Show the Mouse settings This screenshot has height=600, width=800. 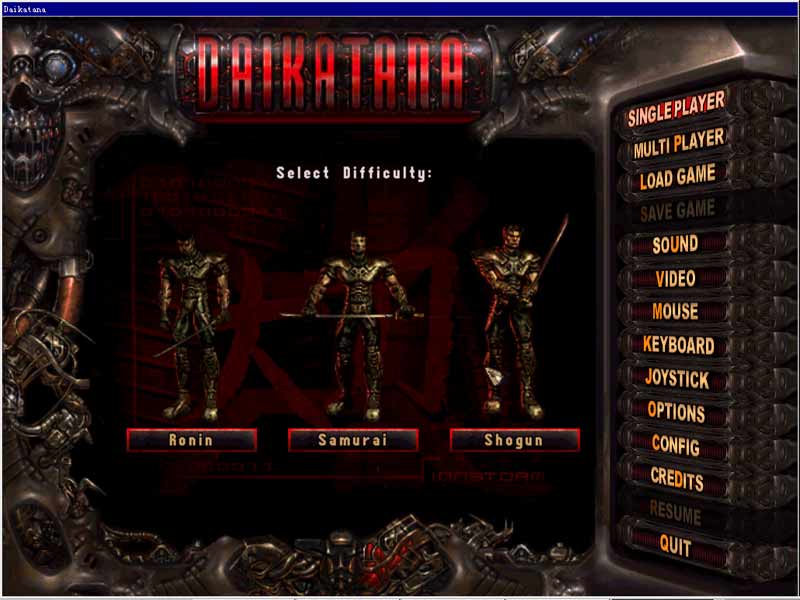pyautogui.click(x=675, y=311)
